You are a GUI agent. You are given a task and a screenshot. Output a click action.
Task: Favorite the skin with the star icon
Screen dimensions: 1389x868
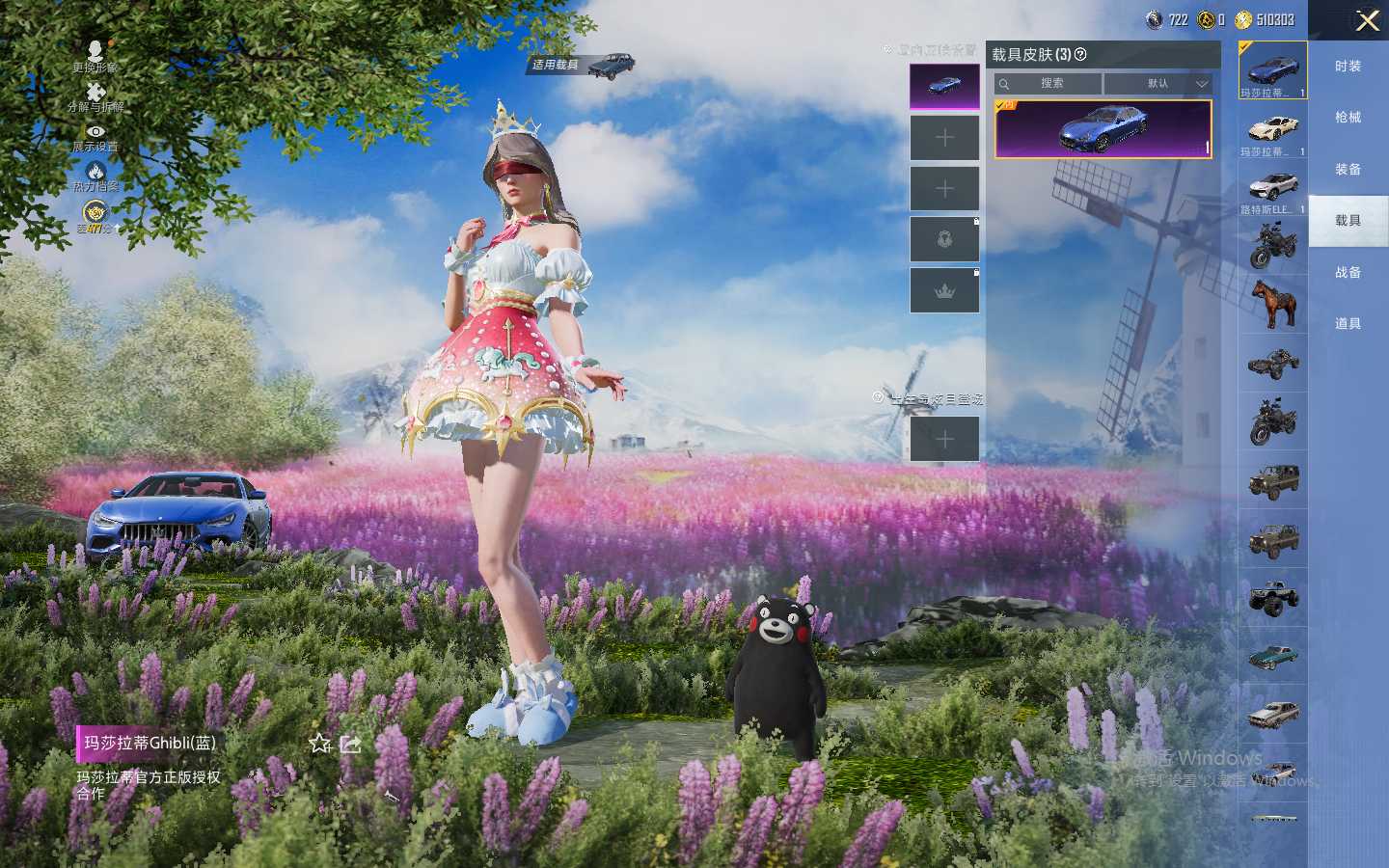[320, 744]
